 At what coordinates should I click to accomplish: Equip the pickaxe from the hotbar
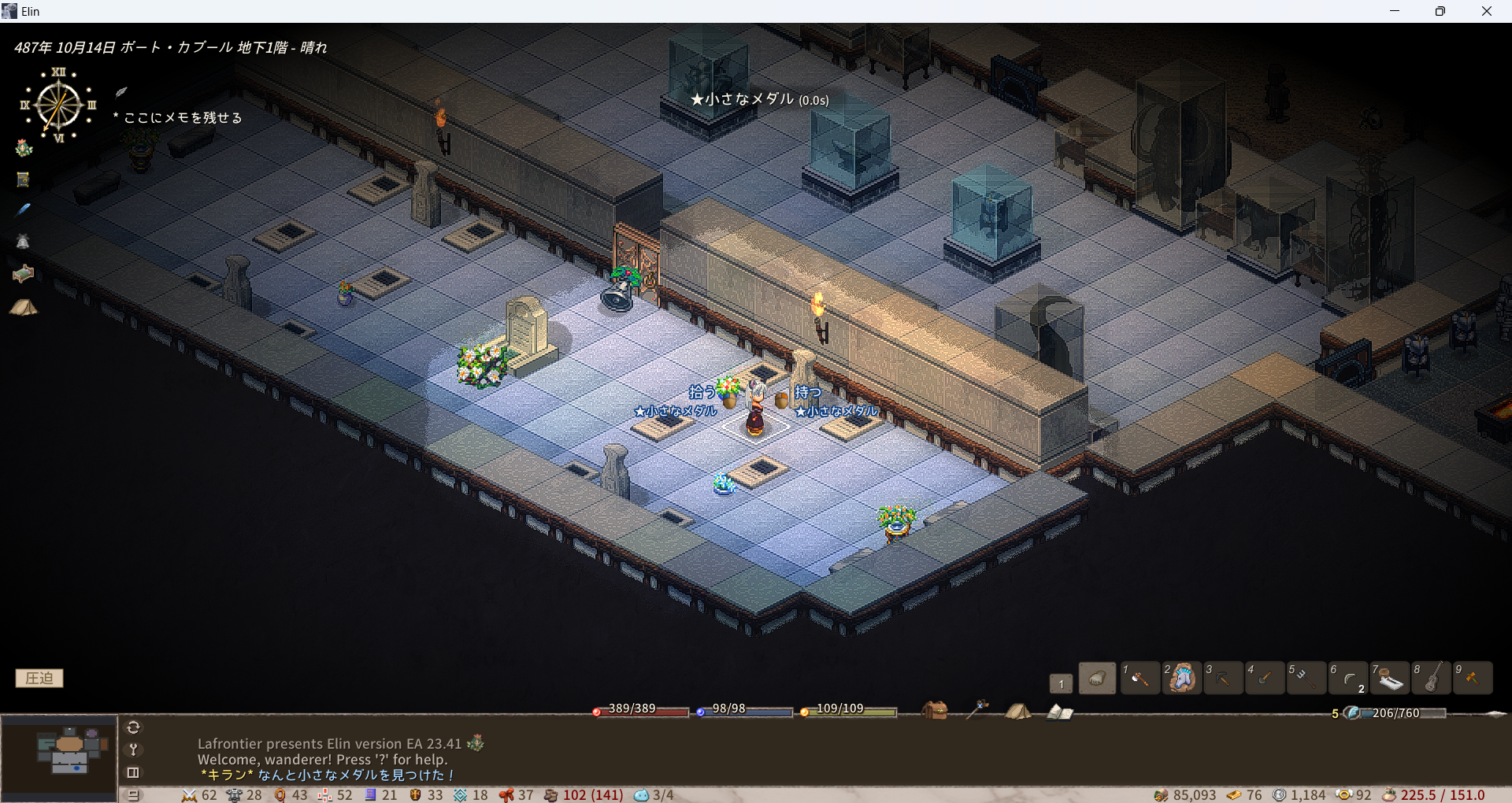click(1223, 678)
